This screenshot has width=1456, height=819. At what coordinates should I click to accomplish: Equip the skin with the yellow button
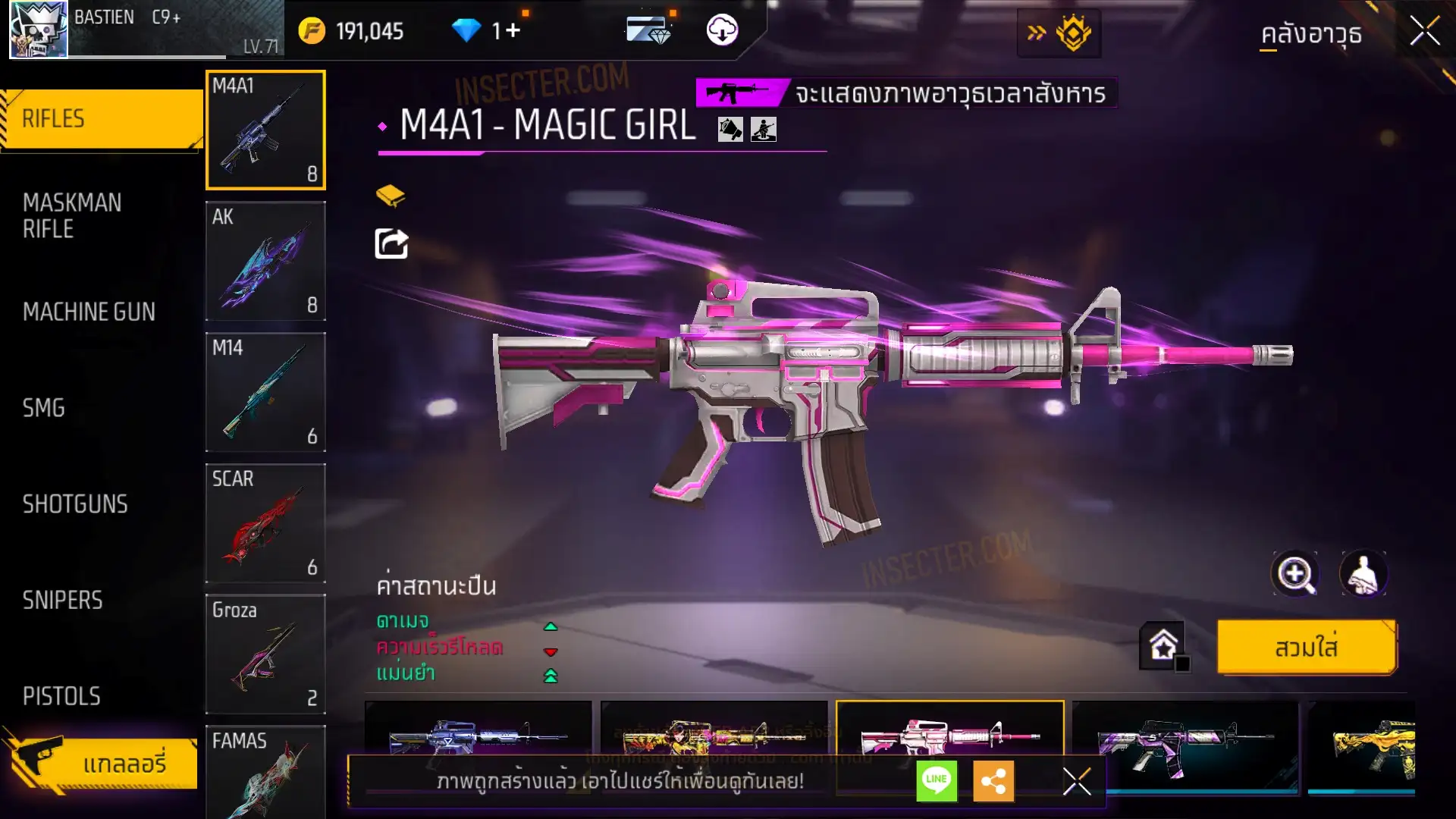pyautogui.click(x=1306, y=648)
